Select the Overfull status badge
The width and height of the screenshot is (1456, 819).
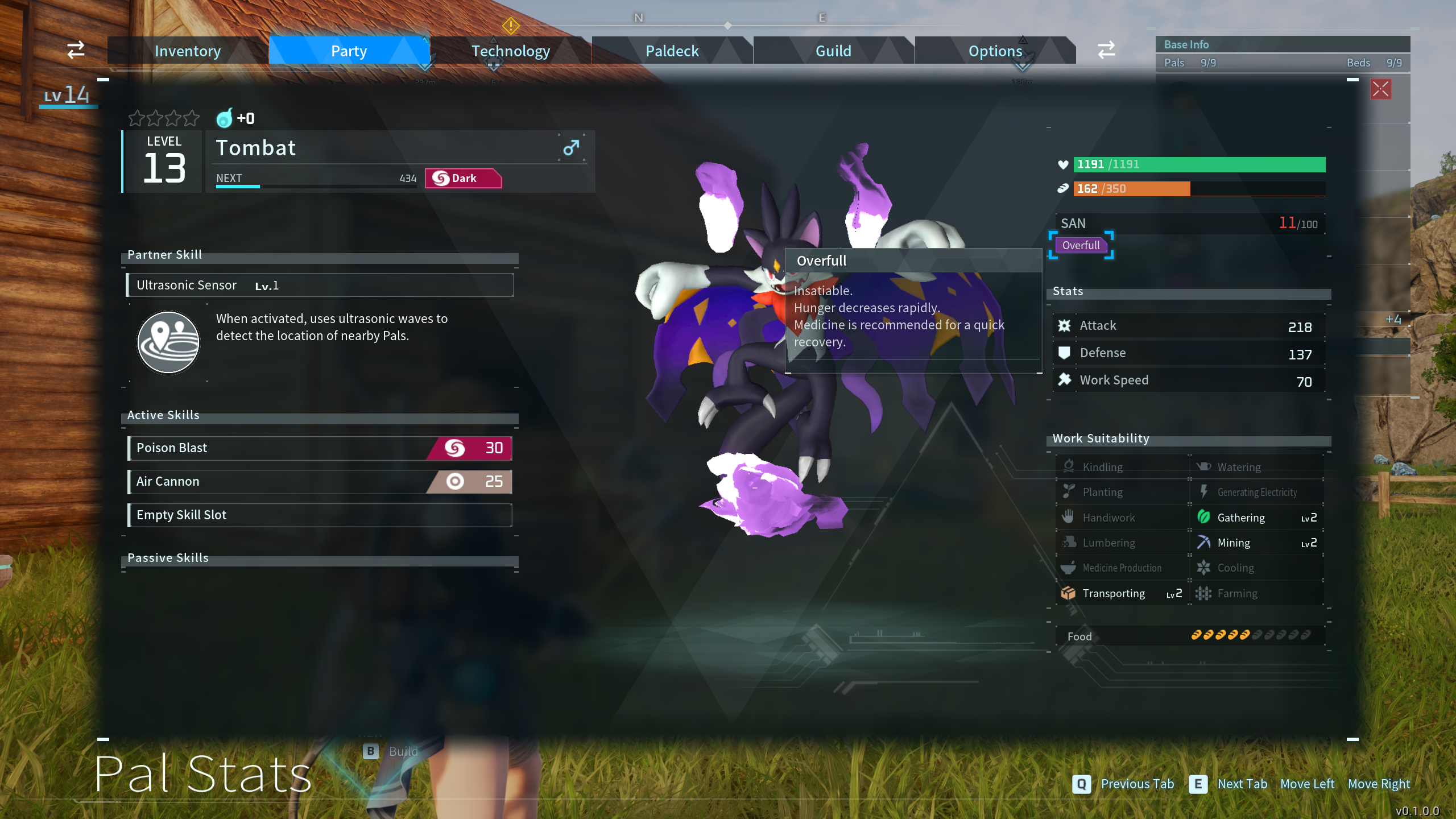coord(1081,245)
